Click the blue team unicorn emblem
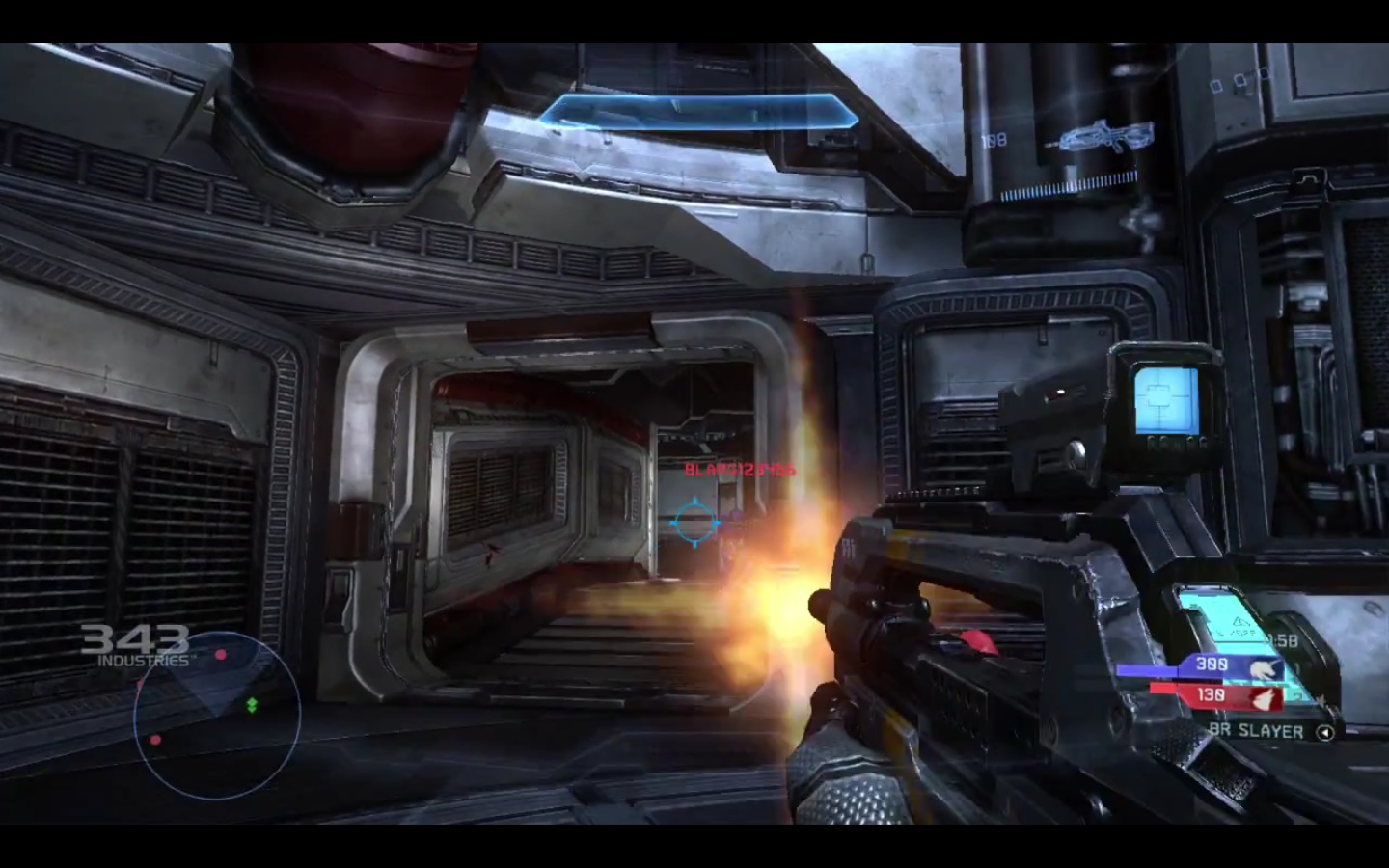Image resolution: width=1389 pixels, height=868 pixels. click(1261, 667)
